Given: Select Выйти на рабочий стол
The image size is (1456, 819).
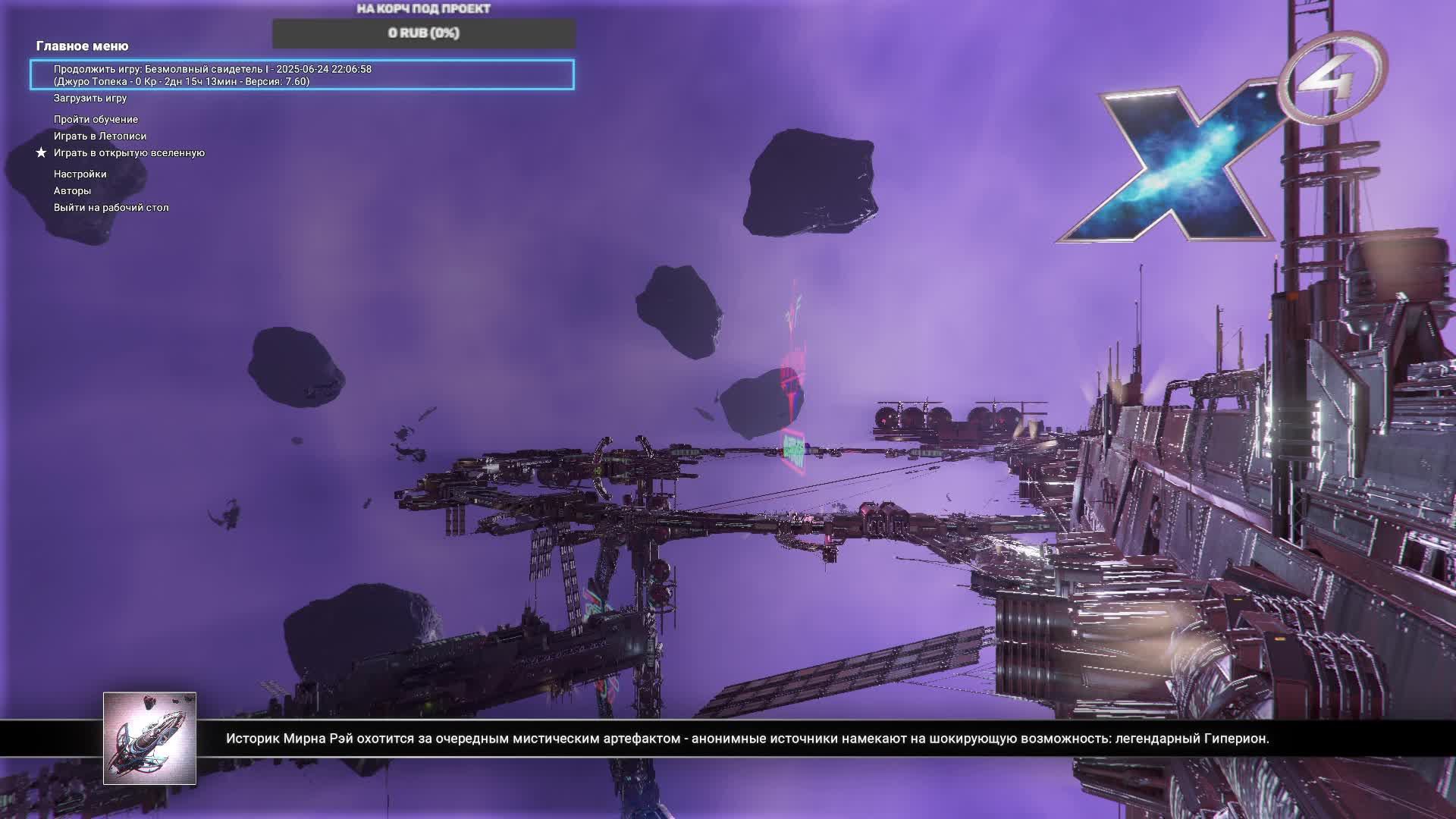Looking at the screenshot, I should coord(111,208).
